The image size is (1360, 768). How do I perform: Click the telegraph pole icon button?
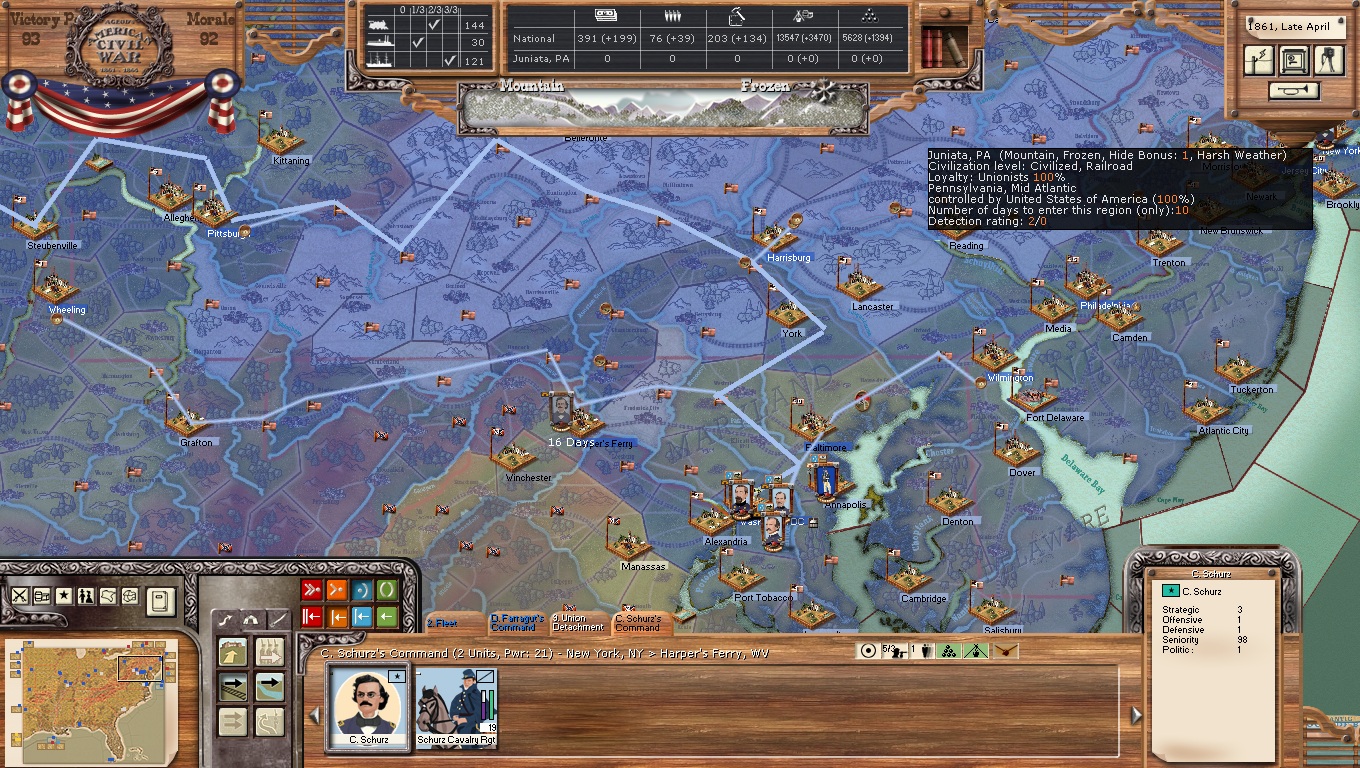click(1258, 60)
